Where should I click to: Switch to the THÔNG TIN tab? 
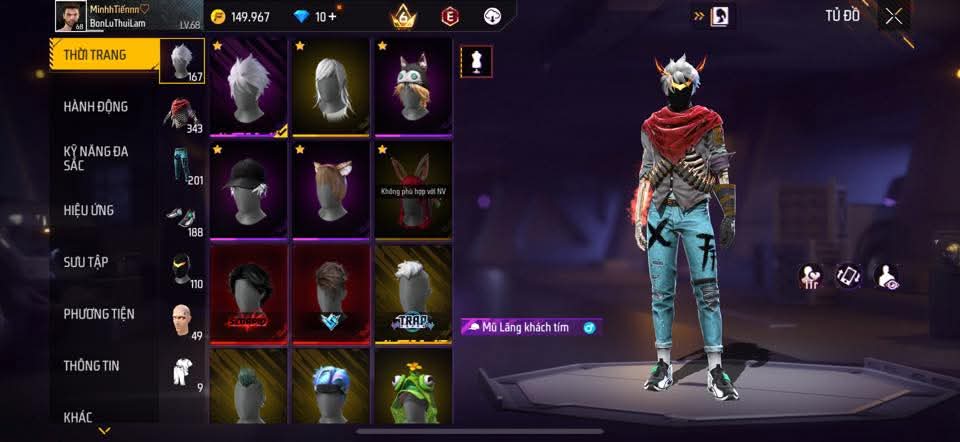pos(91,366)
